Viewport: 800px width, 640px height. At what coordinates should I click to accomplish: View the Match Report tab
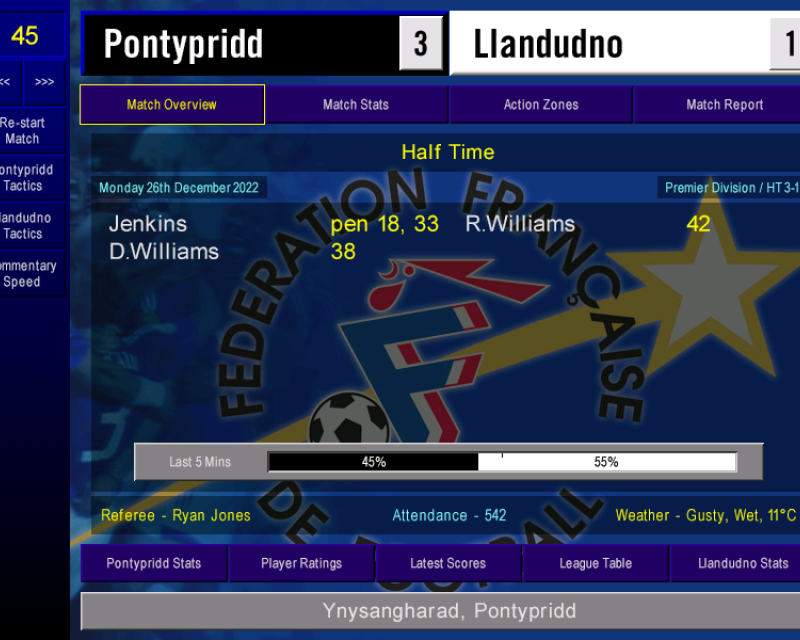pyautogui.click(x=724, y=105)
